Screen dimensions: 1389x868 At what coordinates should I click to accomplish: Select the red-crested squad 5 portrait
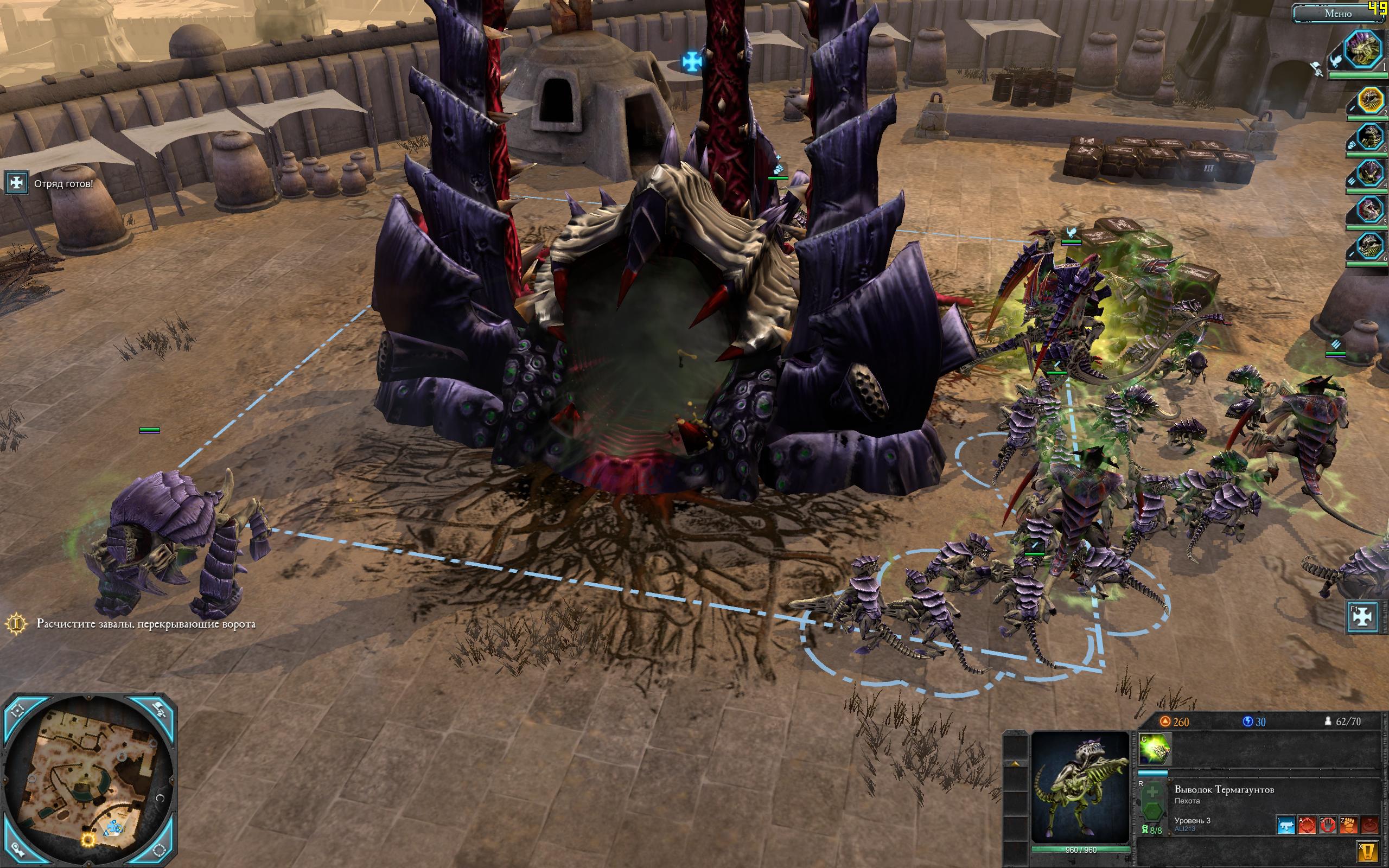click(1371, 208)
